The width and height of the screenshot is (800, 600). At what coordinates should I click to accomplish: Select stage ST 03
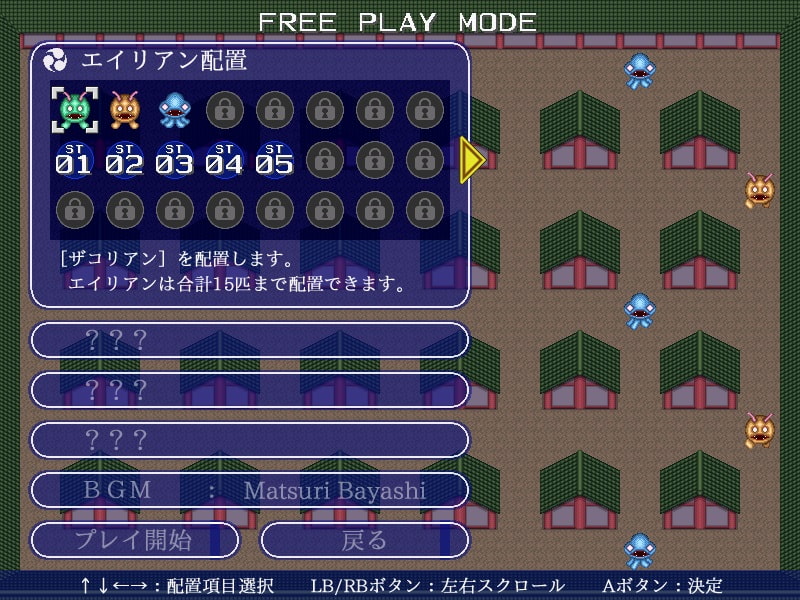pos(175,159)
